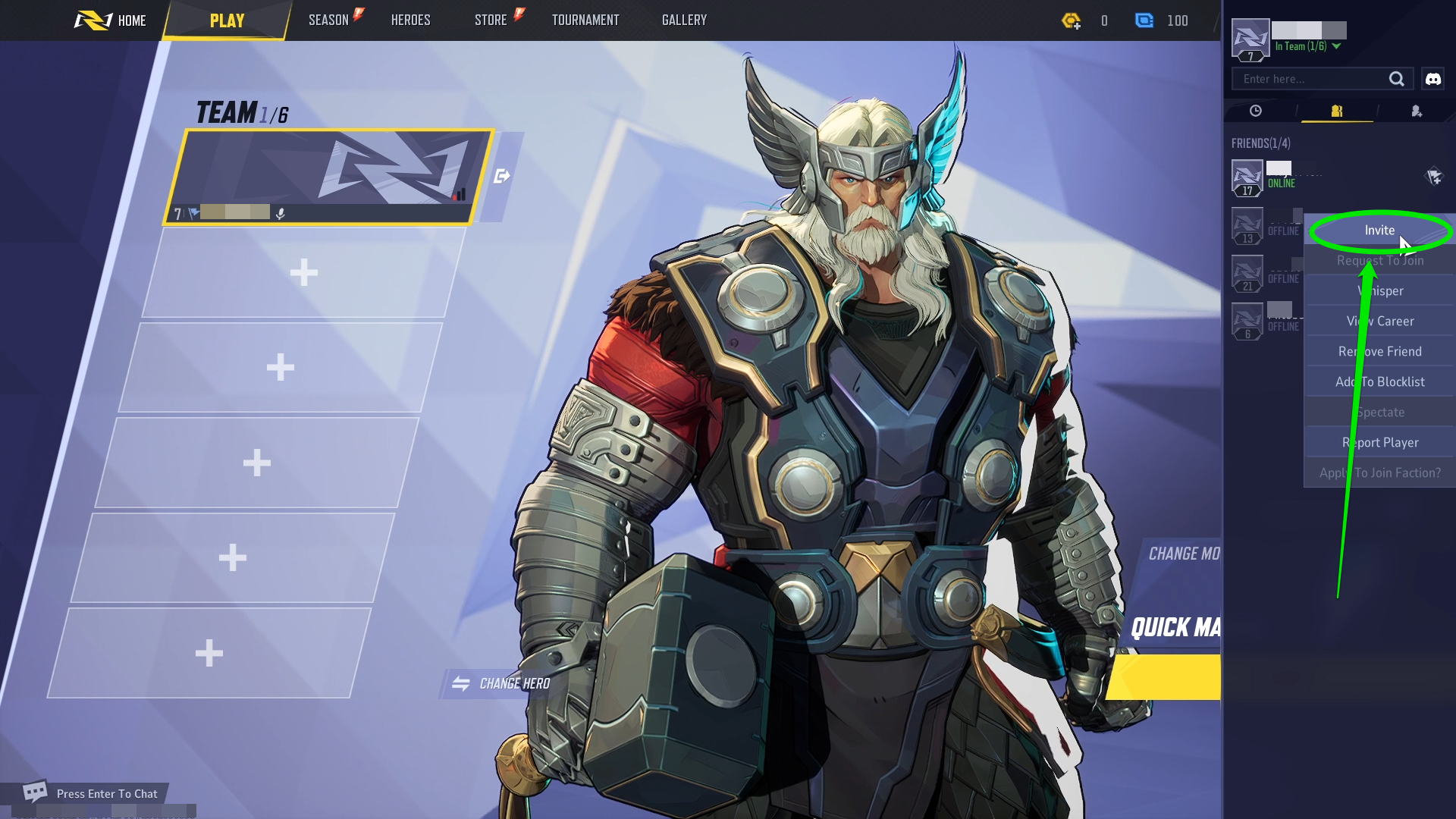Select Remove Friend option
The height and width of the screenshot is (819, 1456).
1379,352
